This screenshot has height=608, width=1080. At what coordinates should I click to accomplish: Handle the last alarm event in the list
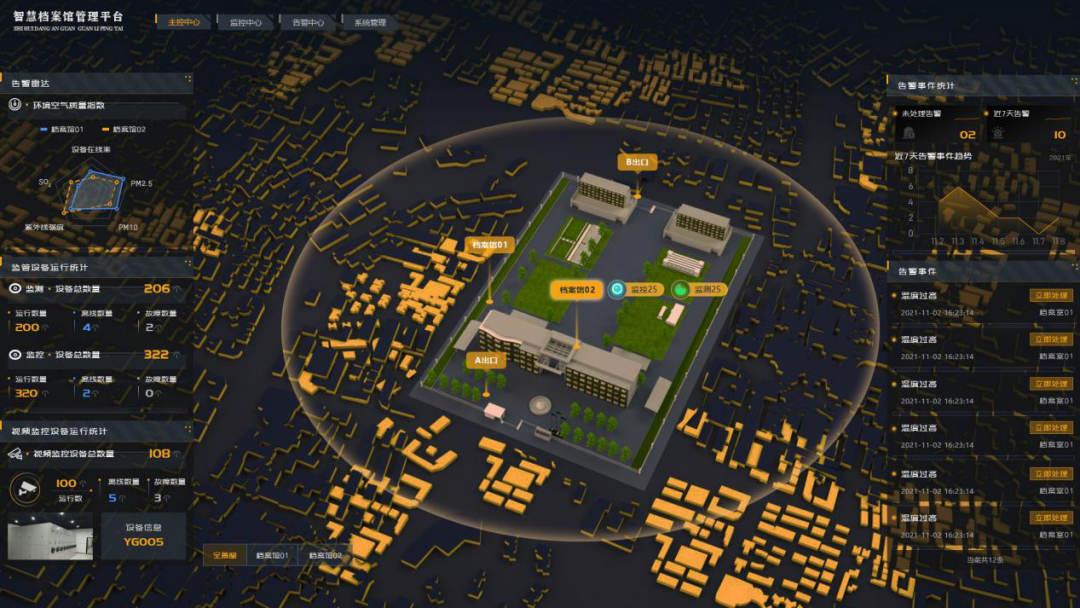pyautogui.click(x=1051, y=518)
